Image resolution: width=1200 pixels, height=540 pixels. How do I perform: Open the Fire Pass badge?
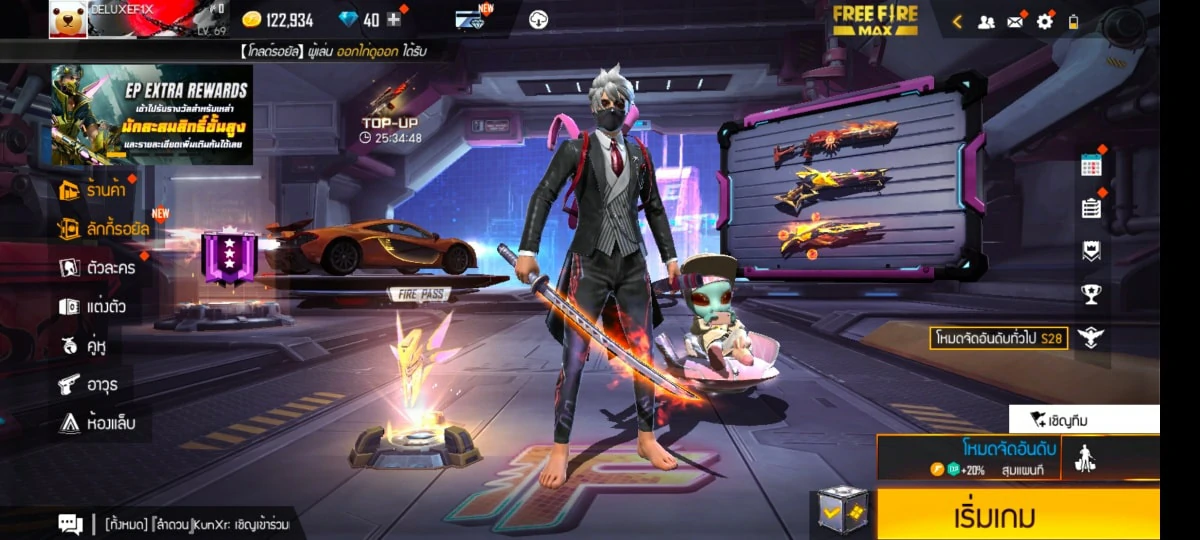click(x=230, y=258)
